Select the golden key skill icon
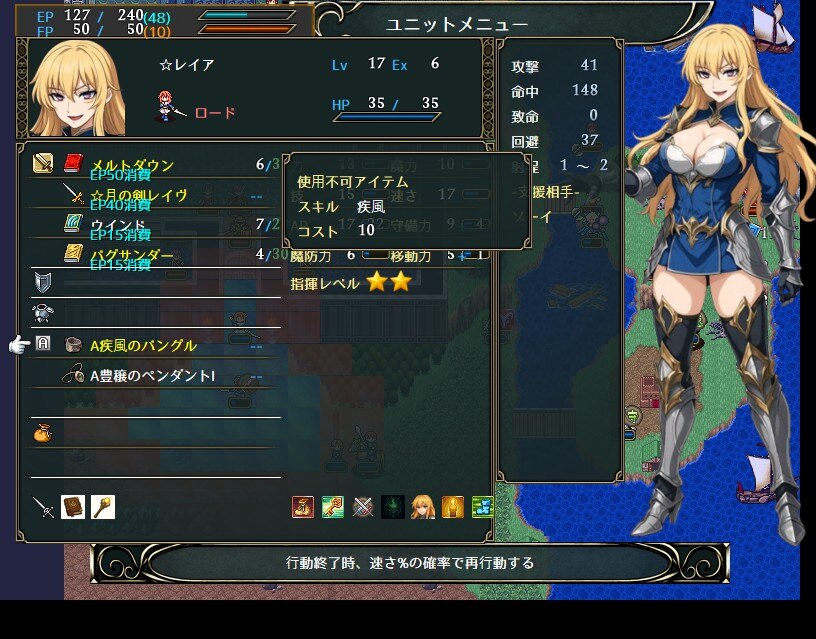Screen dimensions: 816x639 click(x=333, y=507)
